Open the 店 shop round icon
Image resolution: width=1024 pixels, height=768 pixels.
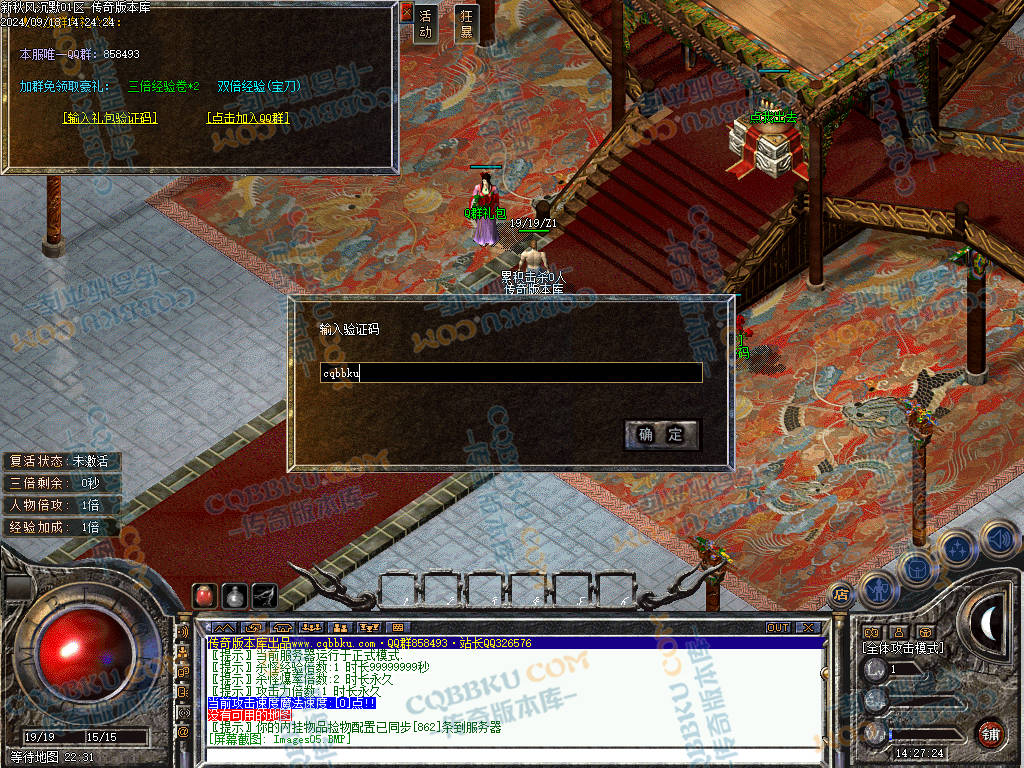pos(841,593)
